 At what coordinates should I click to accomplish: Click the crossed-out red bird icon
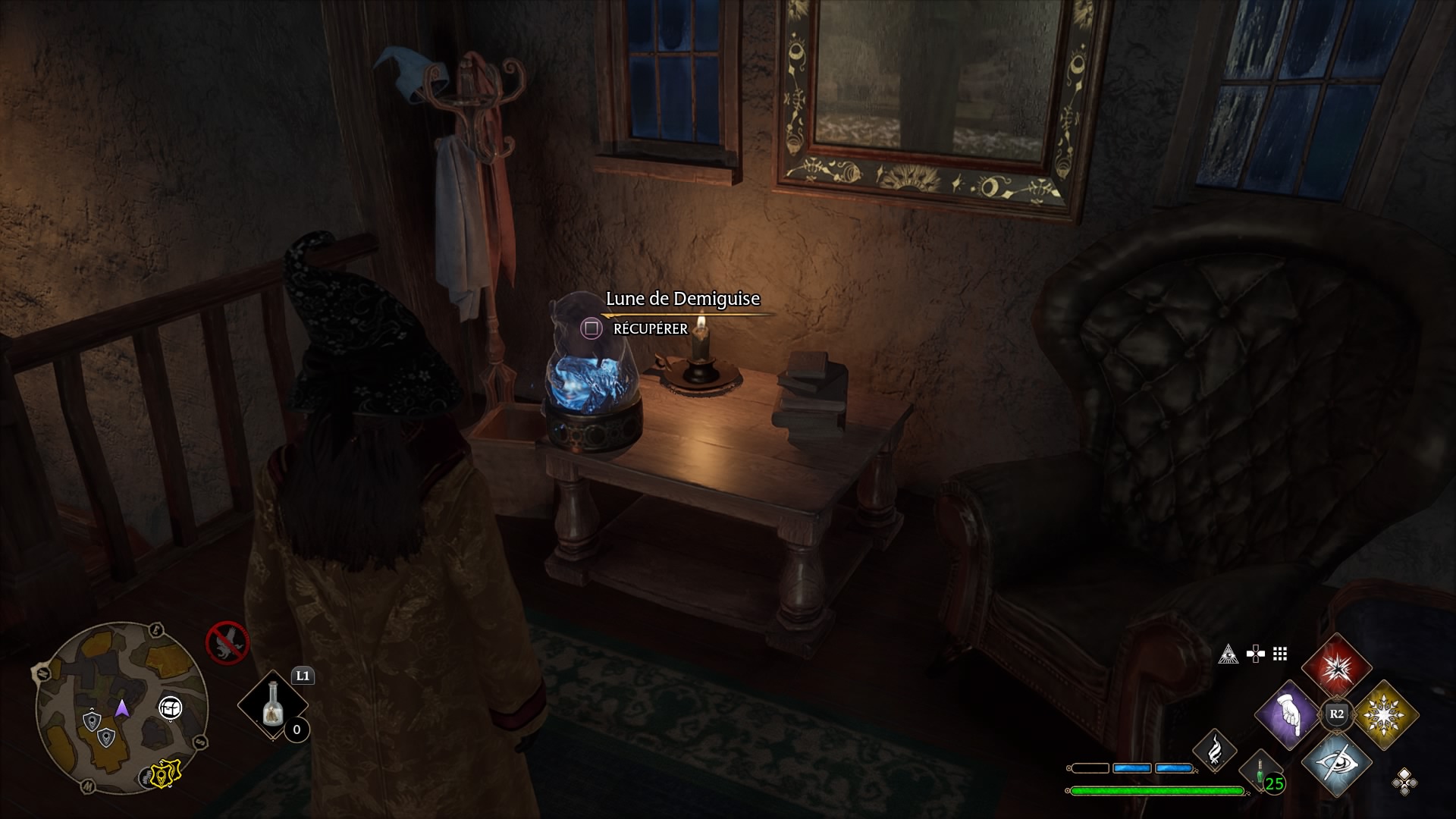(x=227, y=642)
